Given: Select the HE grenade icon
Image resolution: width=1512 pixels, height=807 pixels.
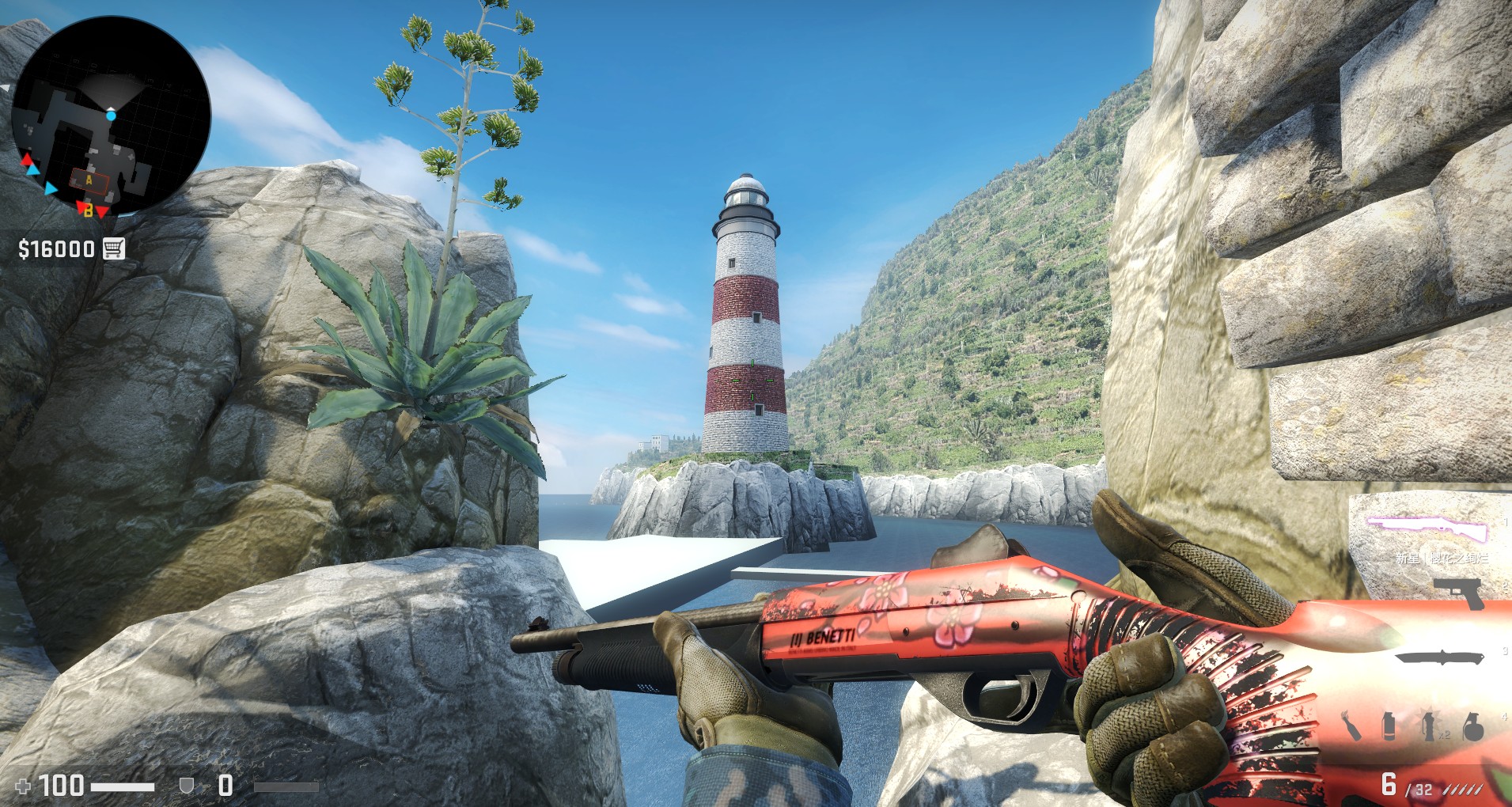Looking at the screenshot, I should pyautogui.click(x=1472, y=726).
